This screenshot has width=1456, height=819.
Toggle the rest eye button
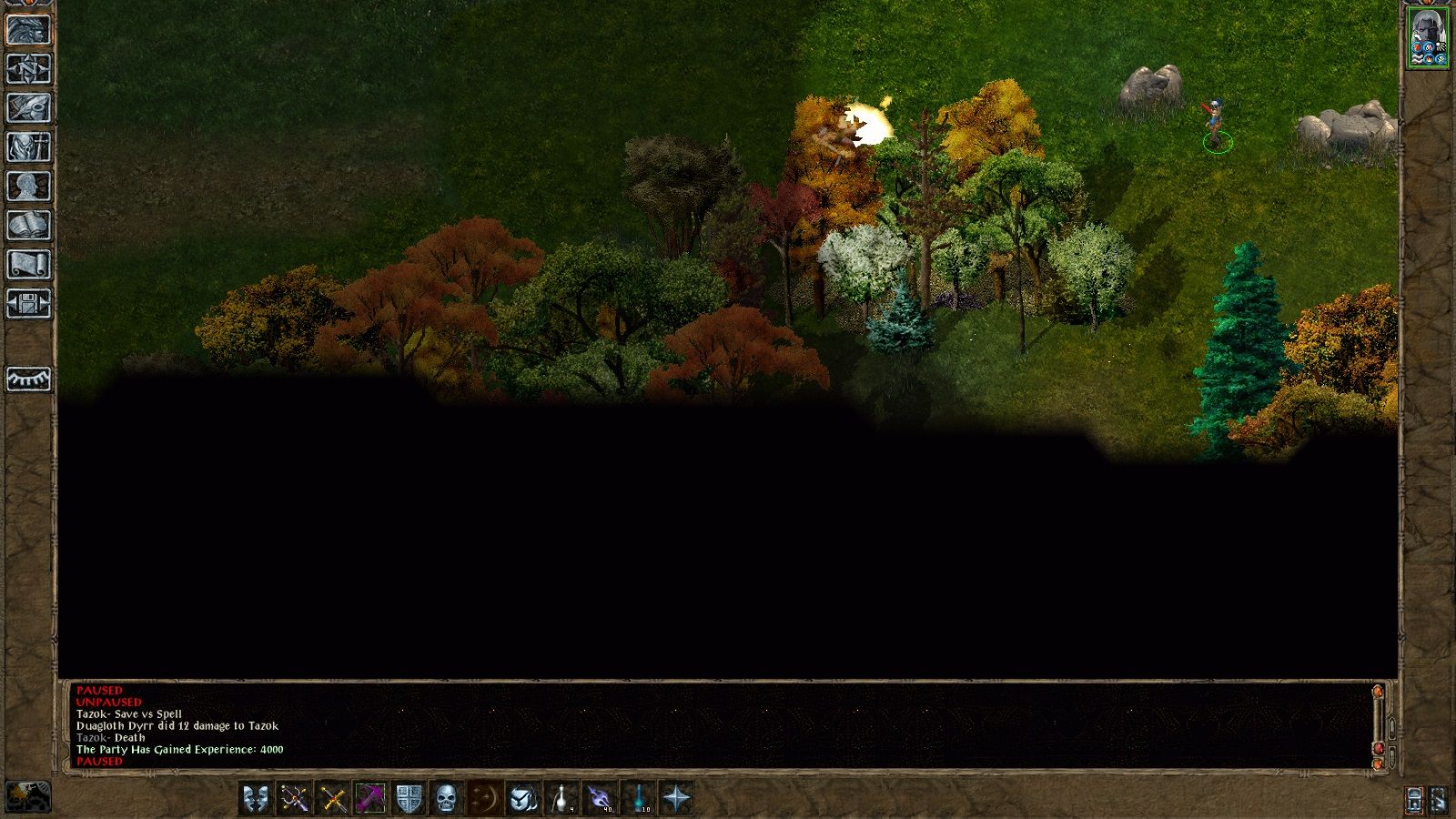pos(28,379)
